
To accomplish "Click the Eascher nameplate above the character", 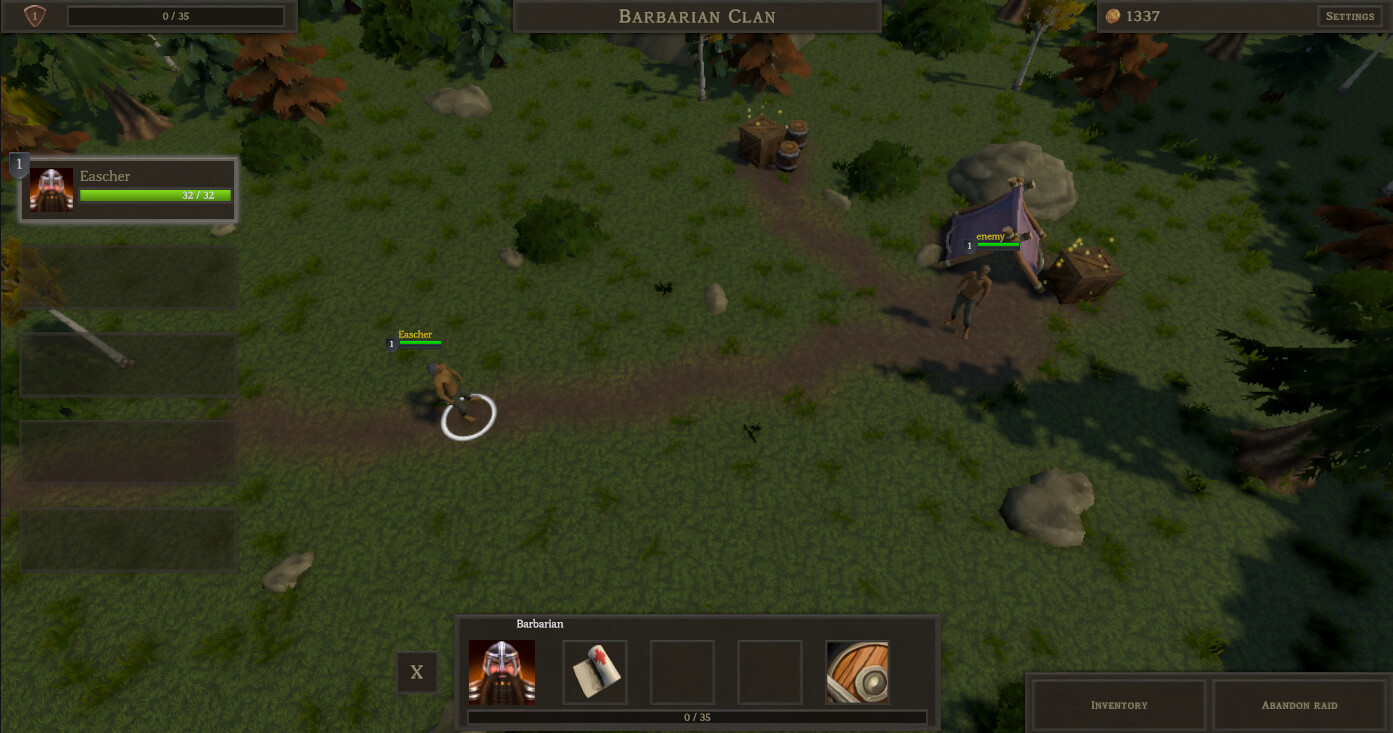I will (x=415, y=334).
